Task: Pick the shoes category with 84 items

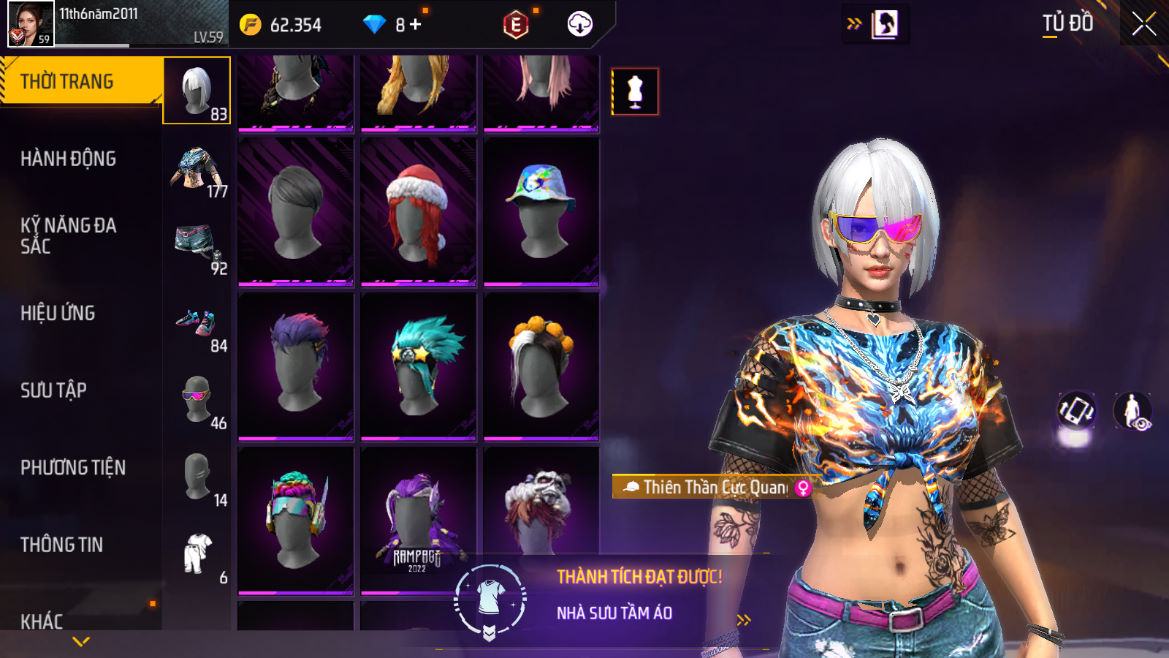Action: click(x=197, y=321)
